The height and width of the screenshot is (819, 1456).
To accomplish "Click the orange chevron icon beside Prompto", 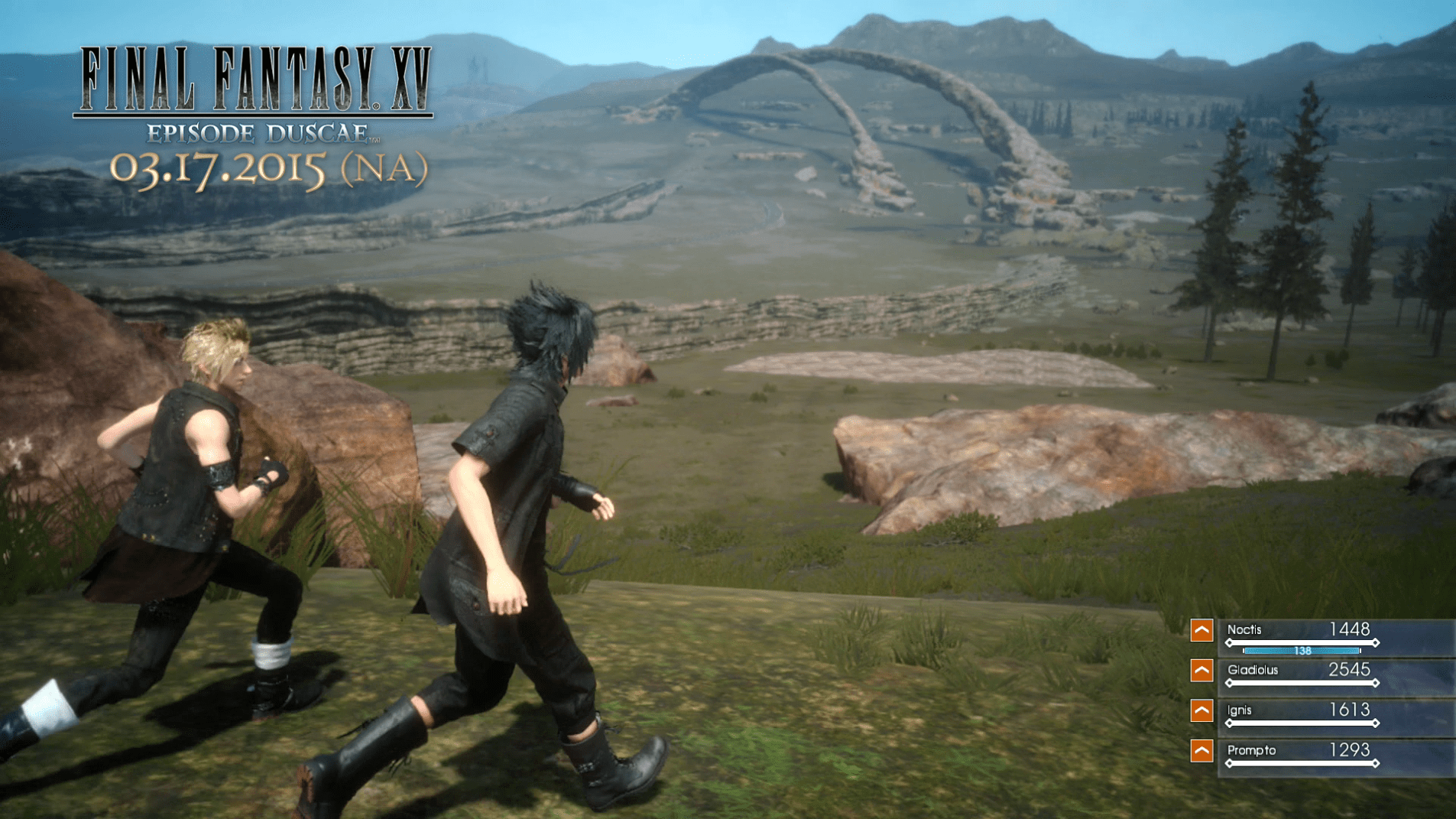I will click(x=1201, y=751).
